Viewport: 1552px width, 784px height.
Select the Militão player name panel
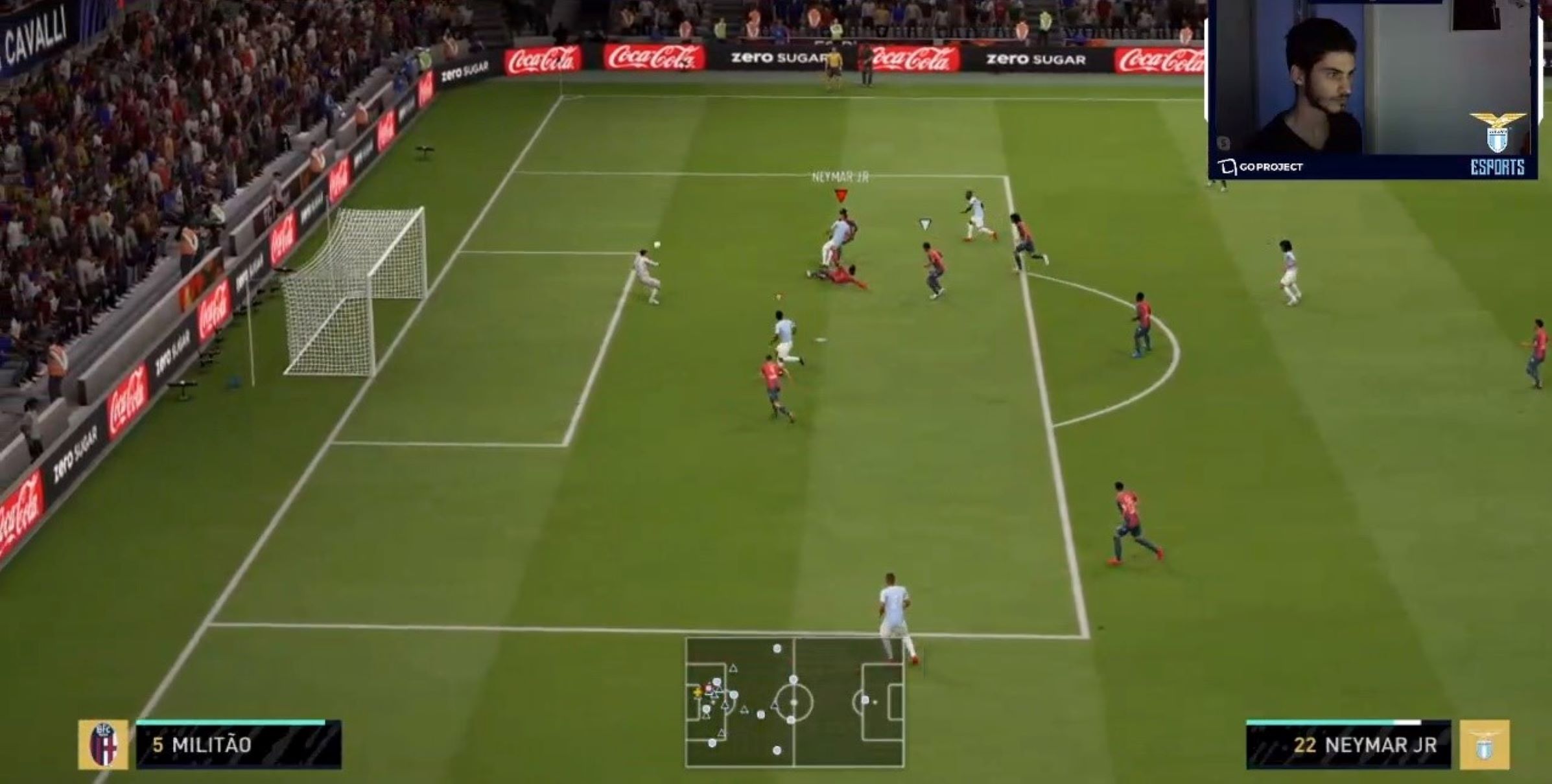pos(238,745)
